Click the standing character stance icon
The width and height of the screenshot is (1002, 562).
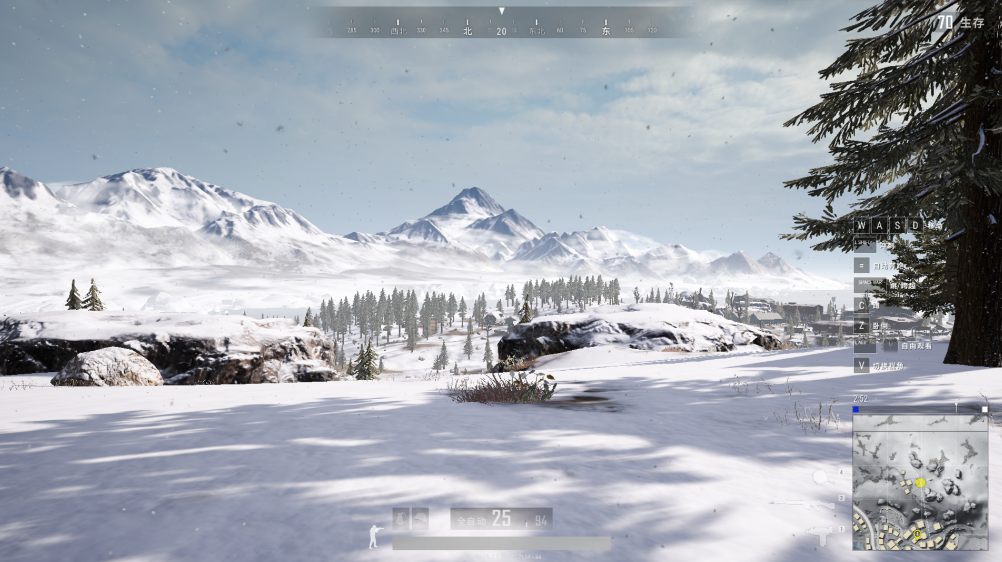click(x=374, y=536)
